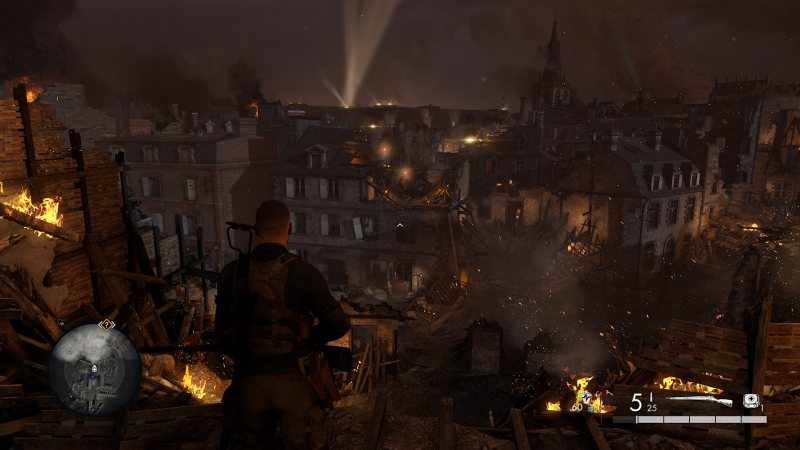Open the circular minimap
The image size is (800, 450).
pyautogui.click(x=94, y=370)
